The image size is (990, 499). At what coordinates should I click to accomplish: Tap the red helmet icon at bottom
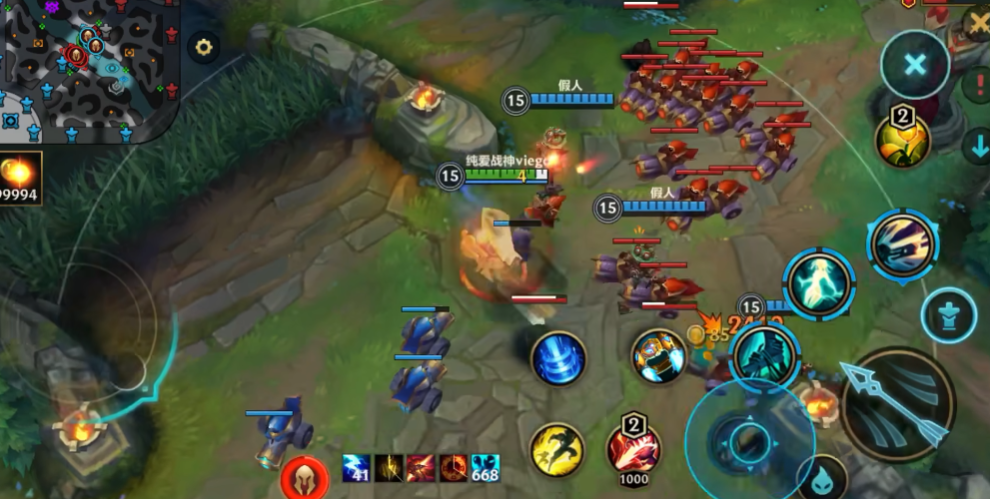[x=305, y=476]
